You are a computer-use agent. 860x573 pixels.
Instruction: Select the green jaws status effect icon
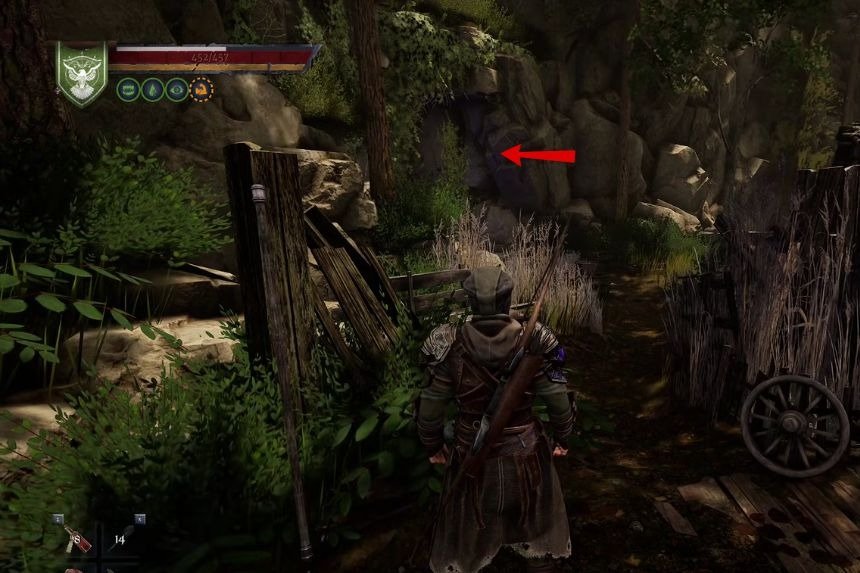(128, 89)
